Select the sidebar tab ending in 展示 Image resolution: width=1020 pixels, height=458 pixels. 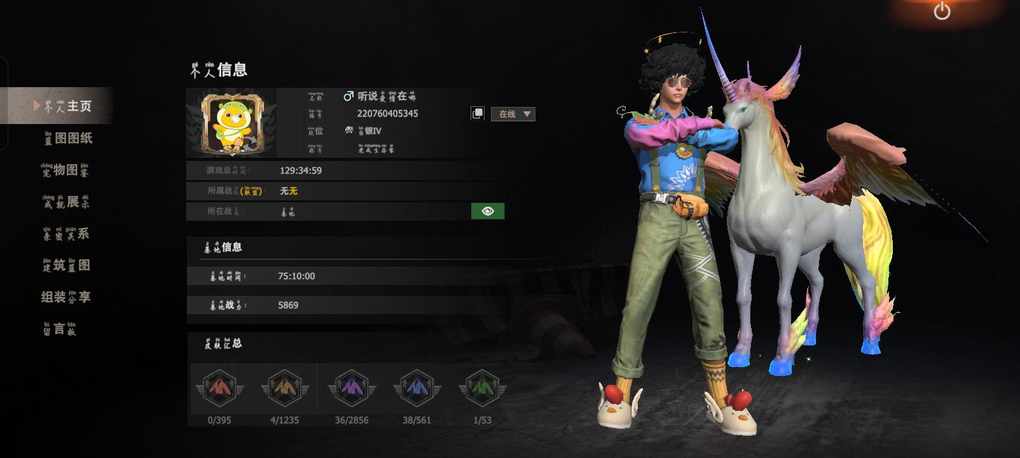pyautogui.click(x=65, y=202)
